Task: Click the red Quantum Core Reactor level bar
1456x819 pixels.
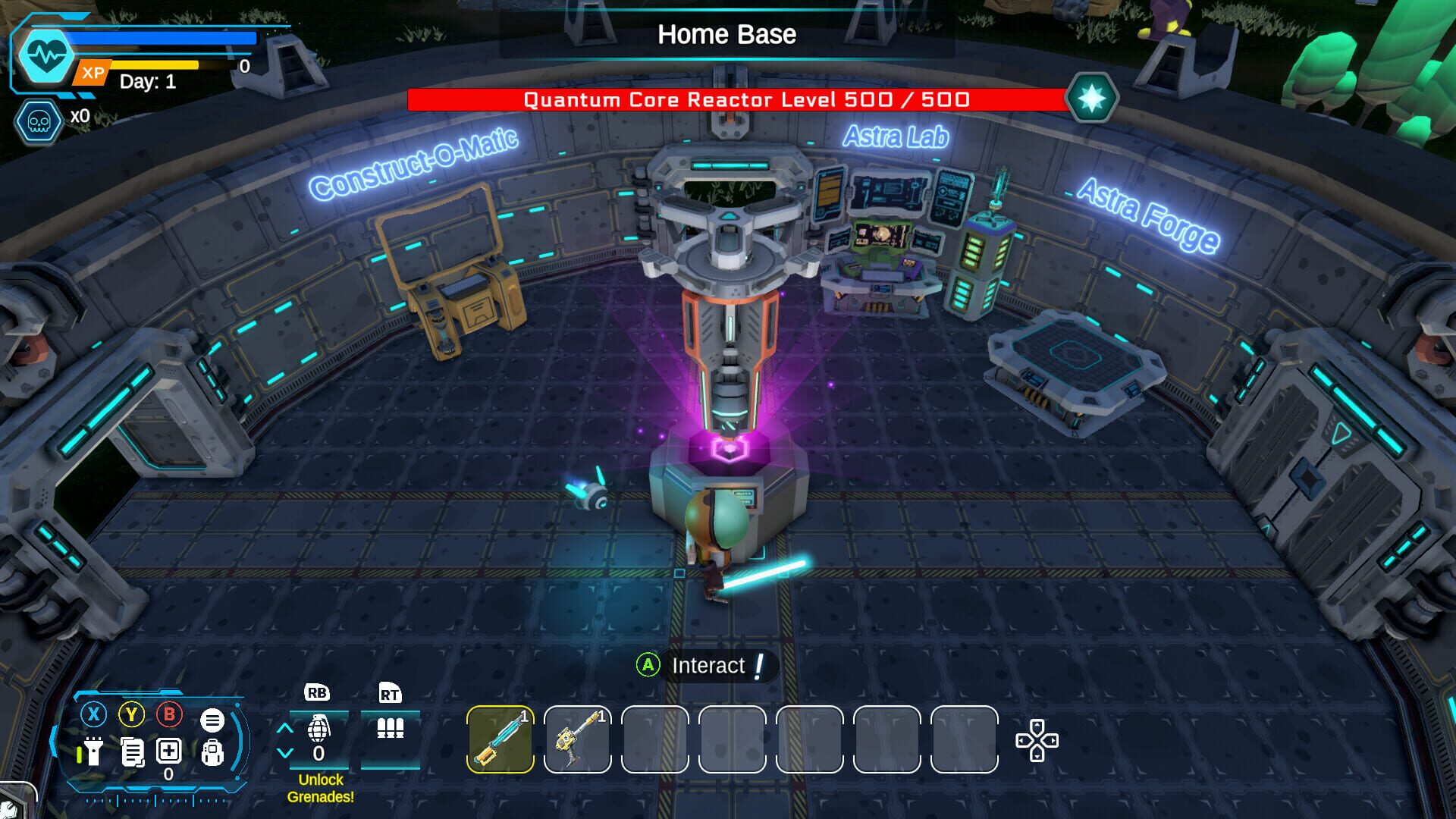Action: pyautogui.click(x=747, y=99)
